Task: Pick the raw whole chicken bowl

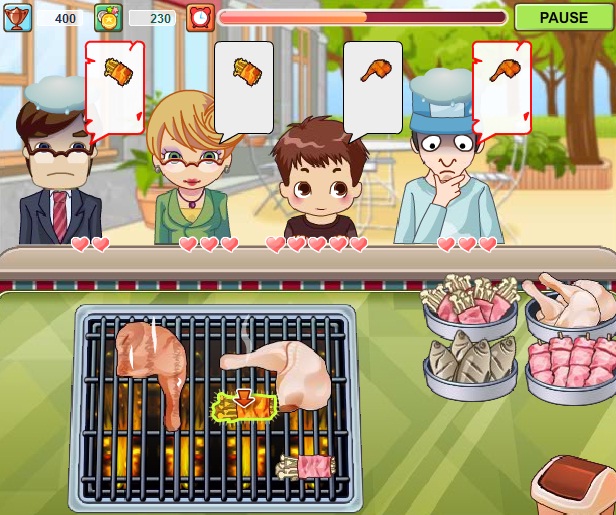Action: tap(571, 305)
